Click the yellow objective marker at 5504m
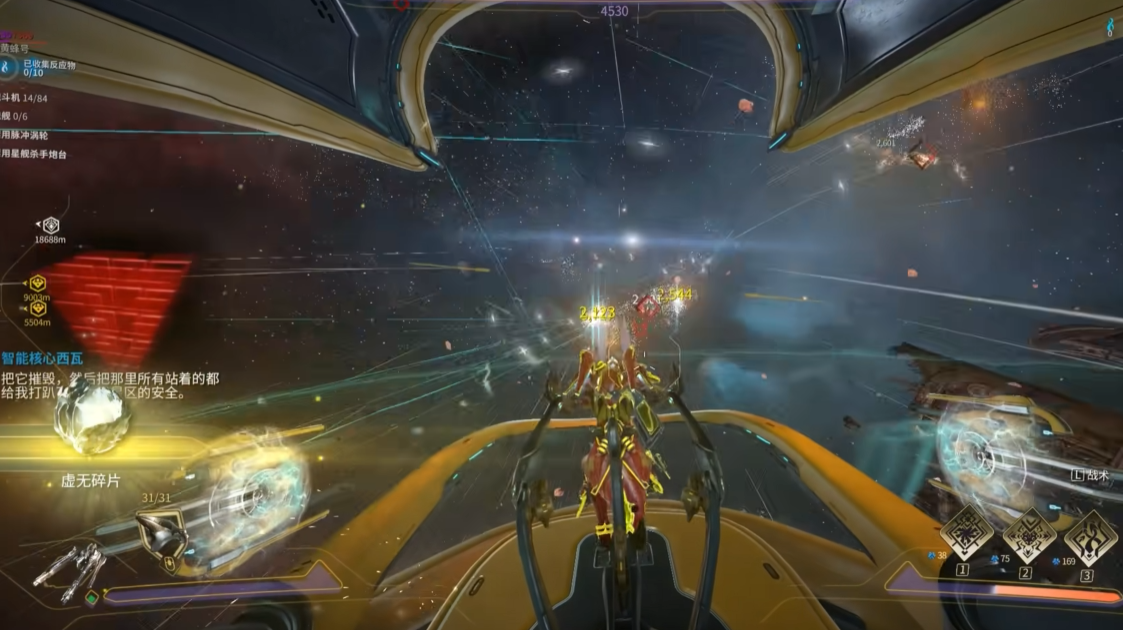This screenshot has height=630, width=1123. pos(38,309)
